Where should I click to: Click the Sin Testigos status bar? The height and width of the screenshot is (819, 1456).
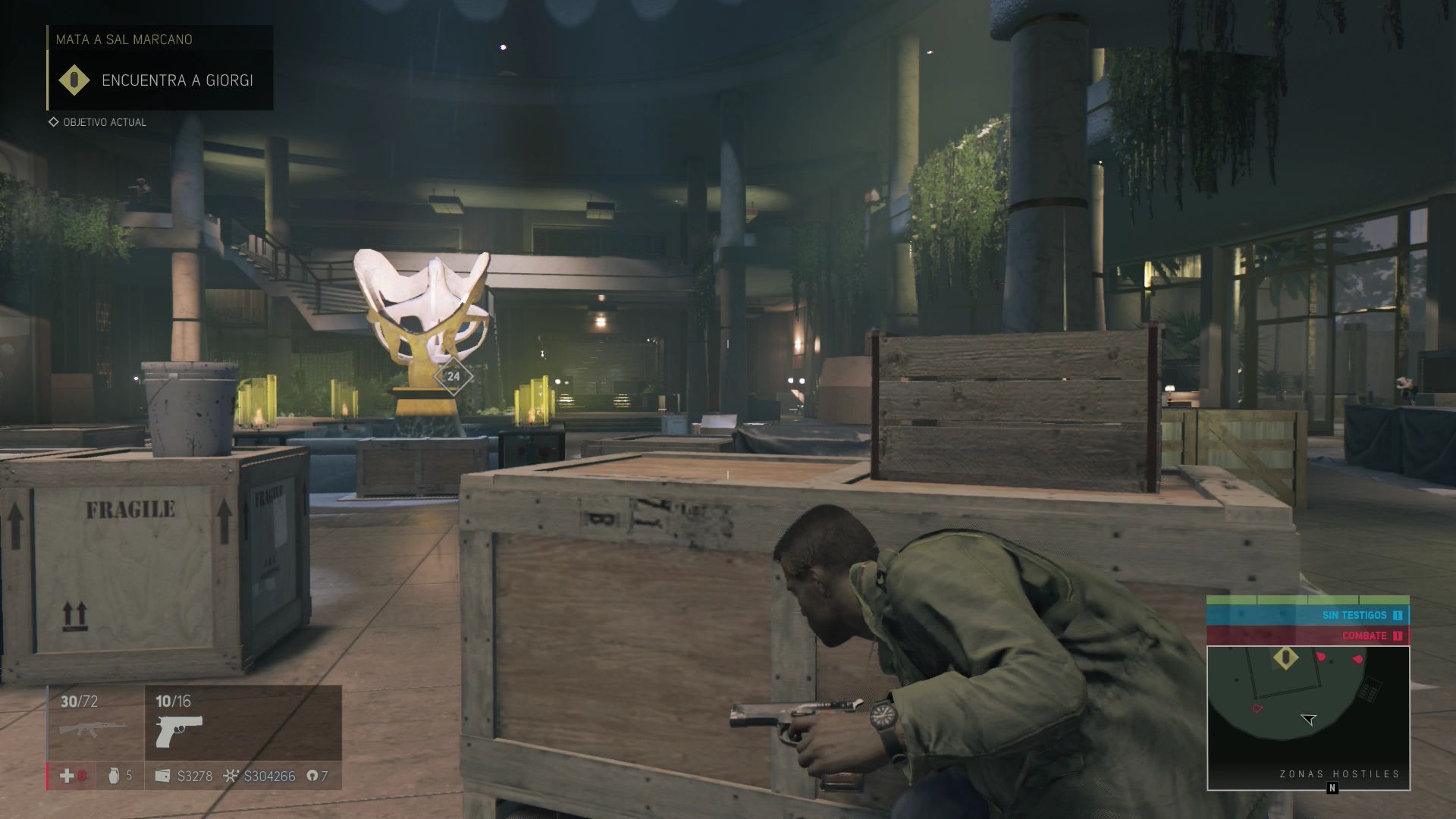(x=1308, y=615)
